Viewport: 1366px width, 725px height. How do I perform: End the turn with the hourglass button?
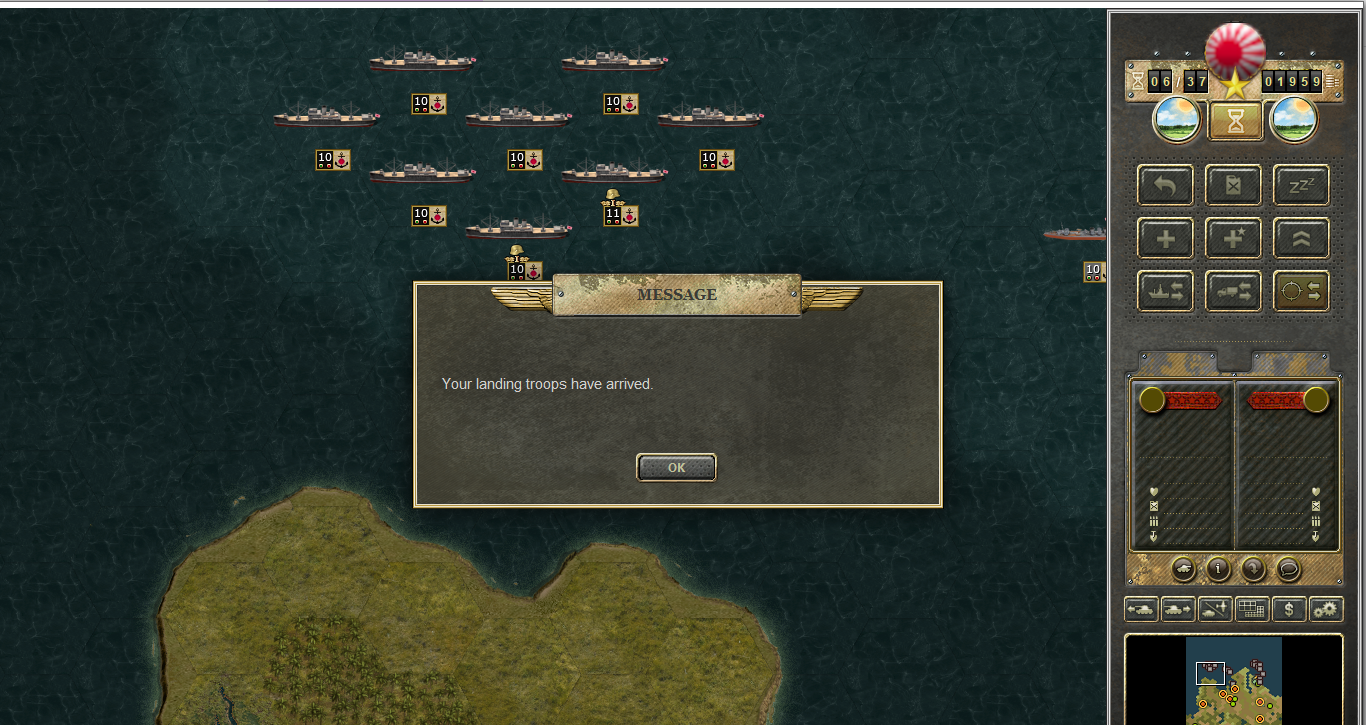point(1235,121)
